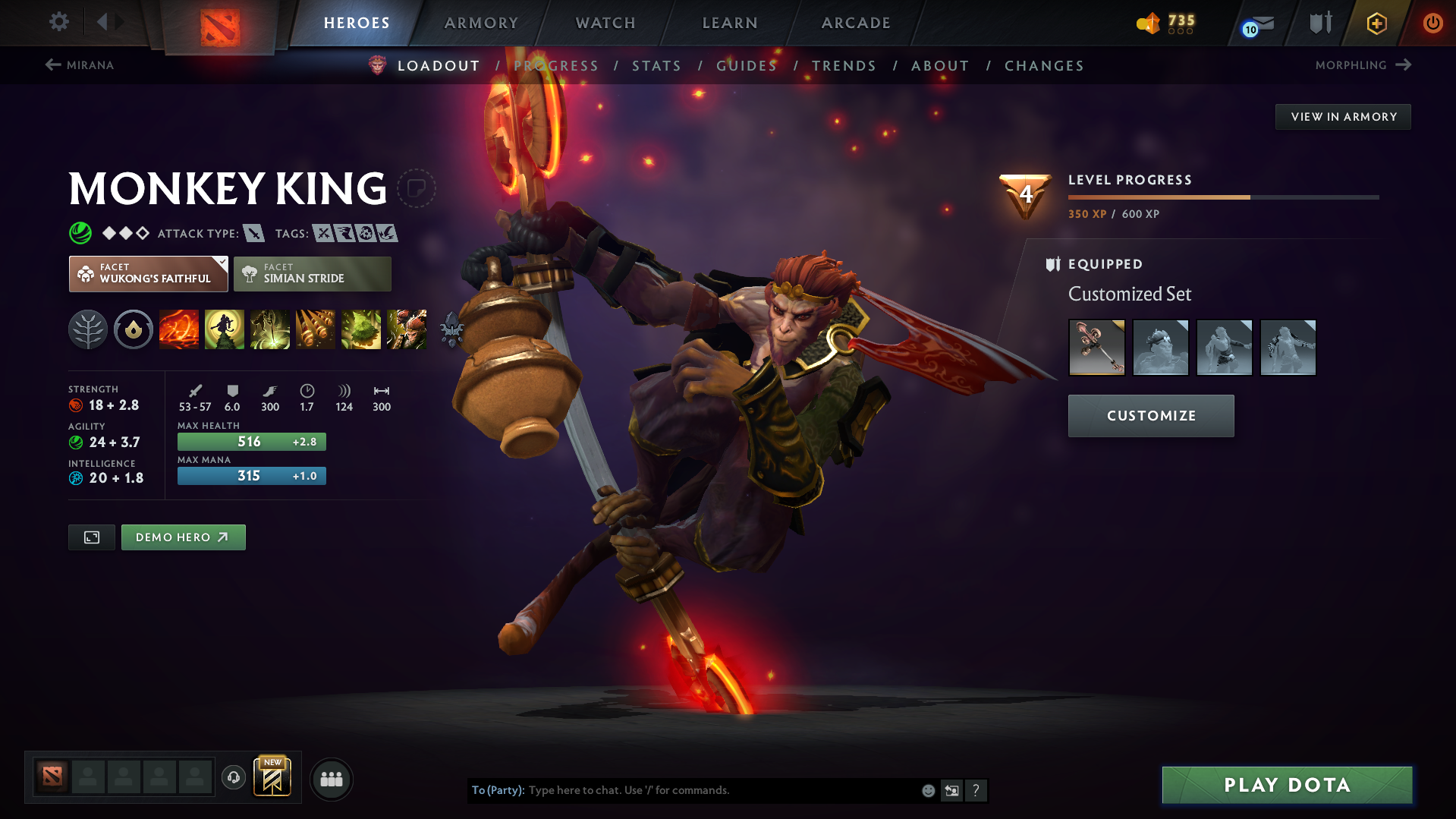The image size is (1456, 819).
Task: Click the Dota Plus hexagon icon
Action: pos(1376,23)
